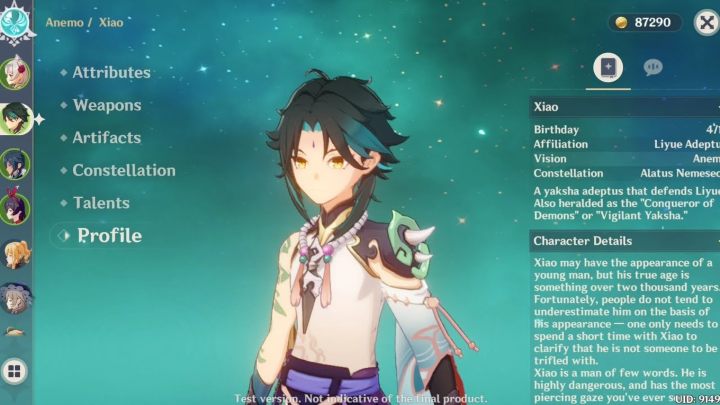Choose Xiao's portrait in the party list

click(x=15, y=118)
